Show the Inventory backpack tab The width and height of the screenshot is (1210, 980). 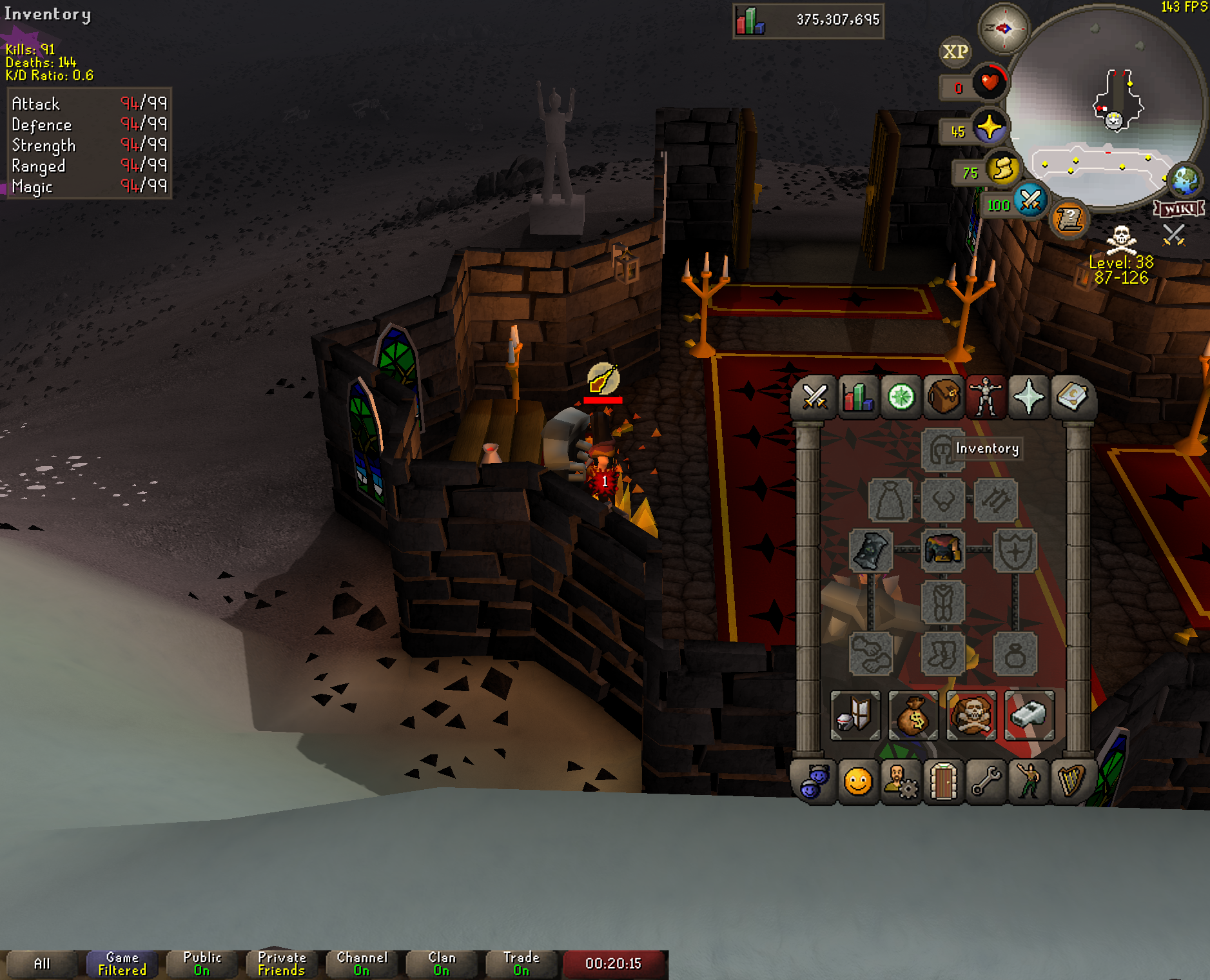pos(943,397)
